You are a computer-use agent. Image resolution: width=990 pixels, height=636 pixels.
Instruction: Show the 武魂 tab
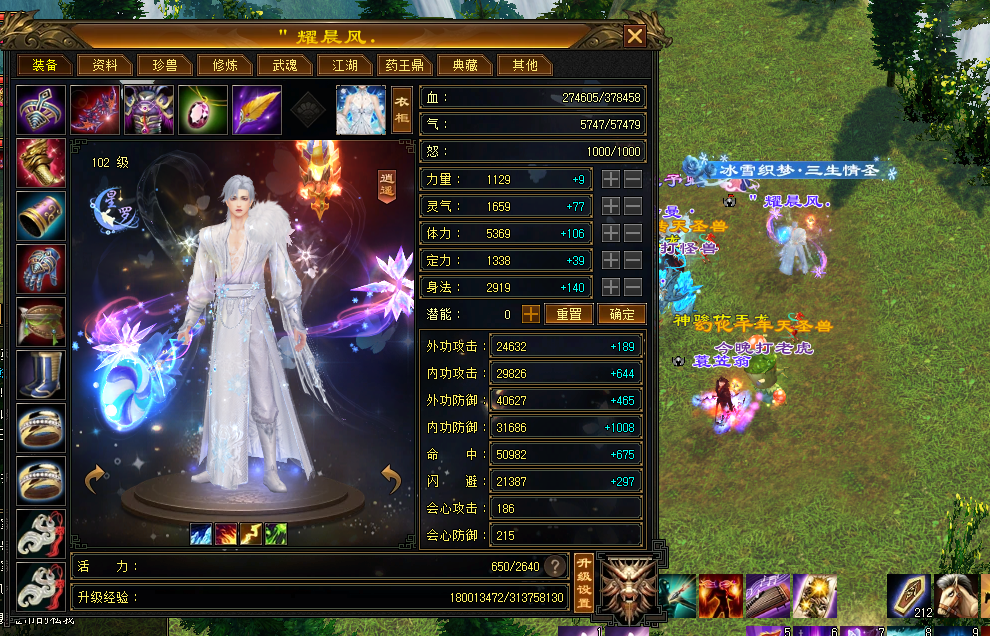(x=285, y=65)
